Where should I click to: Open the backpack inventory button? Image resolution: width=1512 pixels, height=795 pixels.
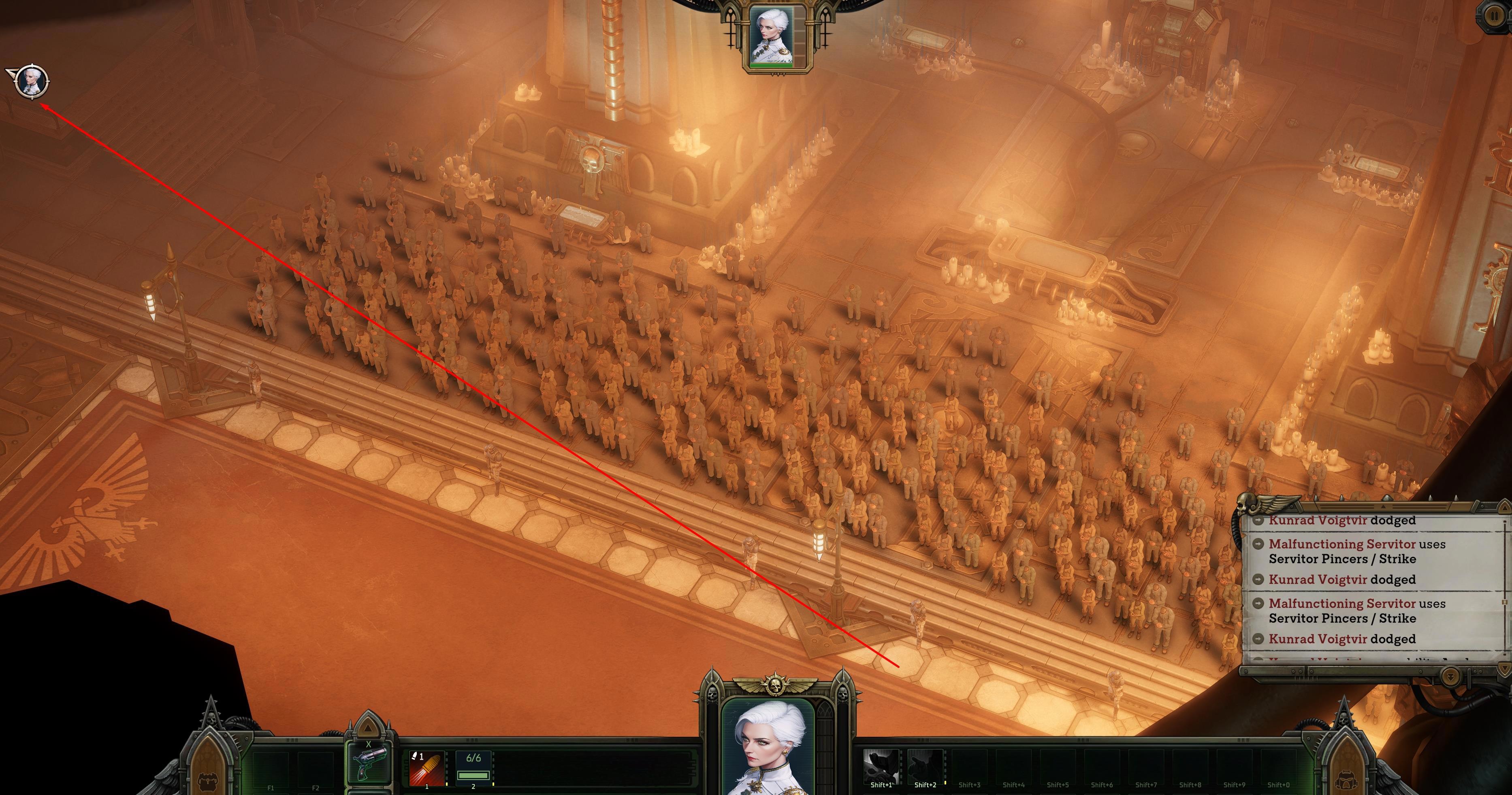click(x=208, y=780)
